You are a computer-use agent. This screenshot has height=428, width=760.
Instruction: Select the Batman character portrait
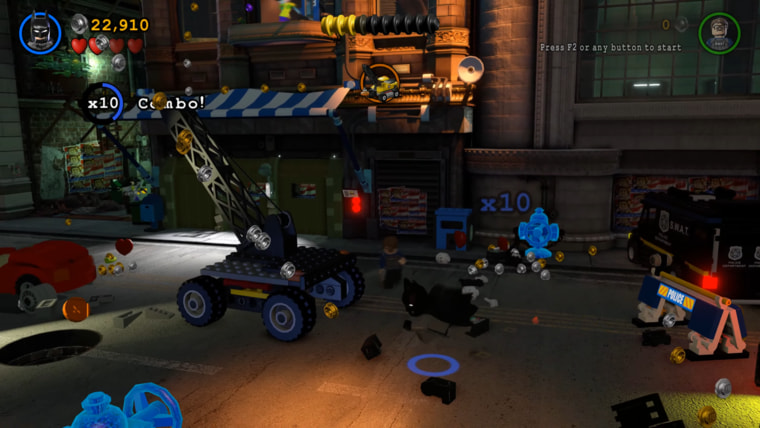(x=40, y=32)
